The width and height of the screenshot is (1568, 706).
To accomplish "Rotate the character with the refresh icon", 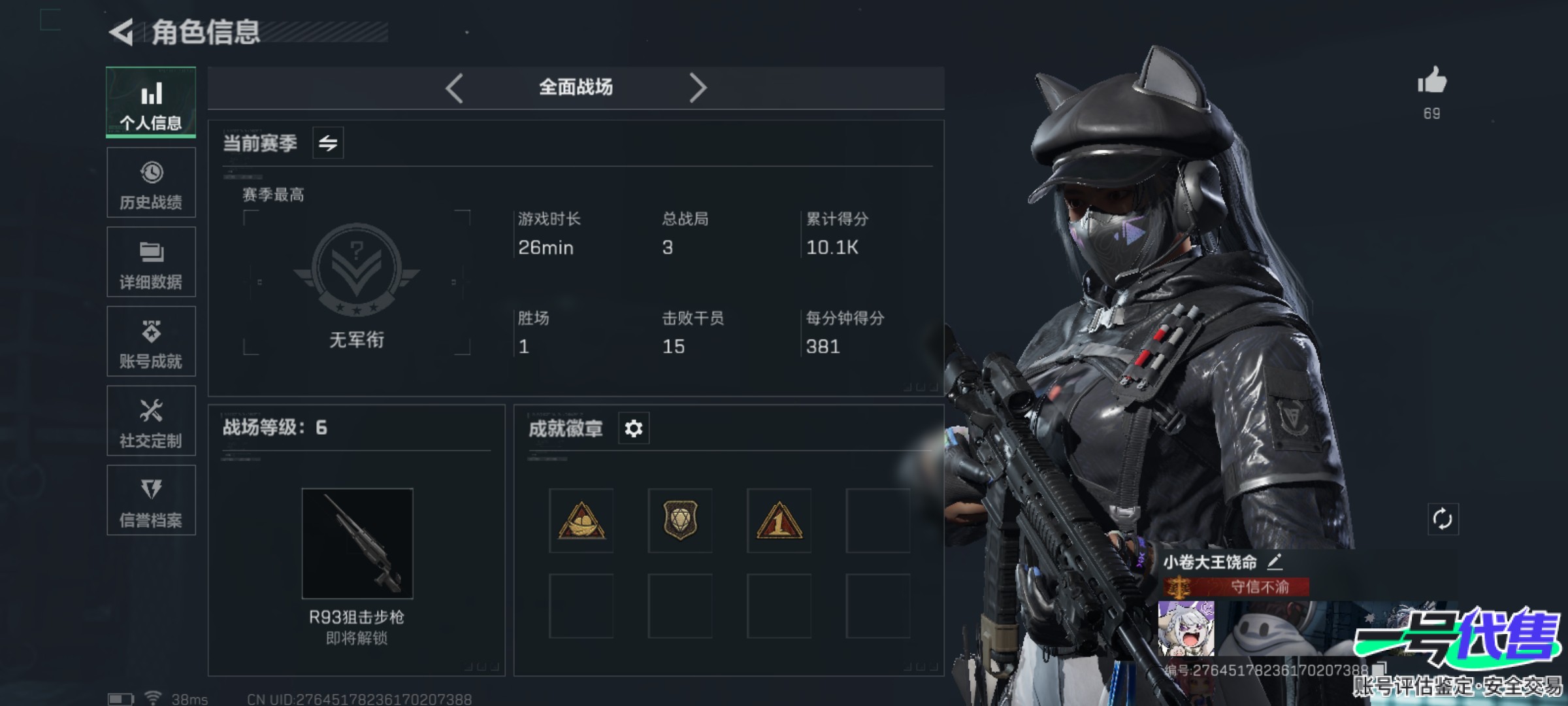I will coord(1443,520).
